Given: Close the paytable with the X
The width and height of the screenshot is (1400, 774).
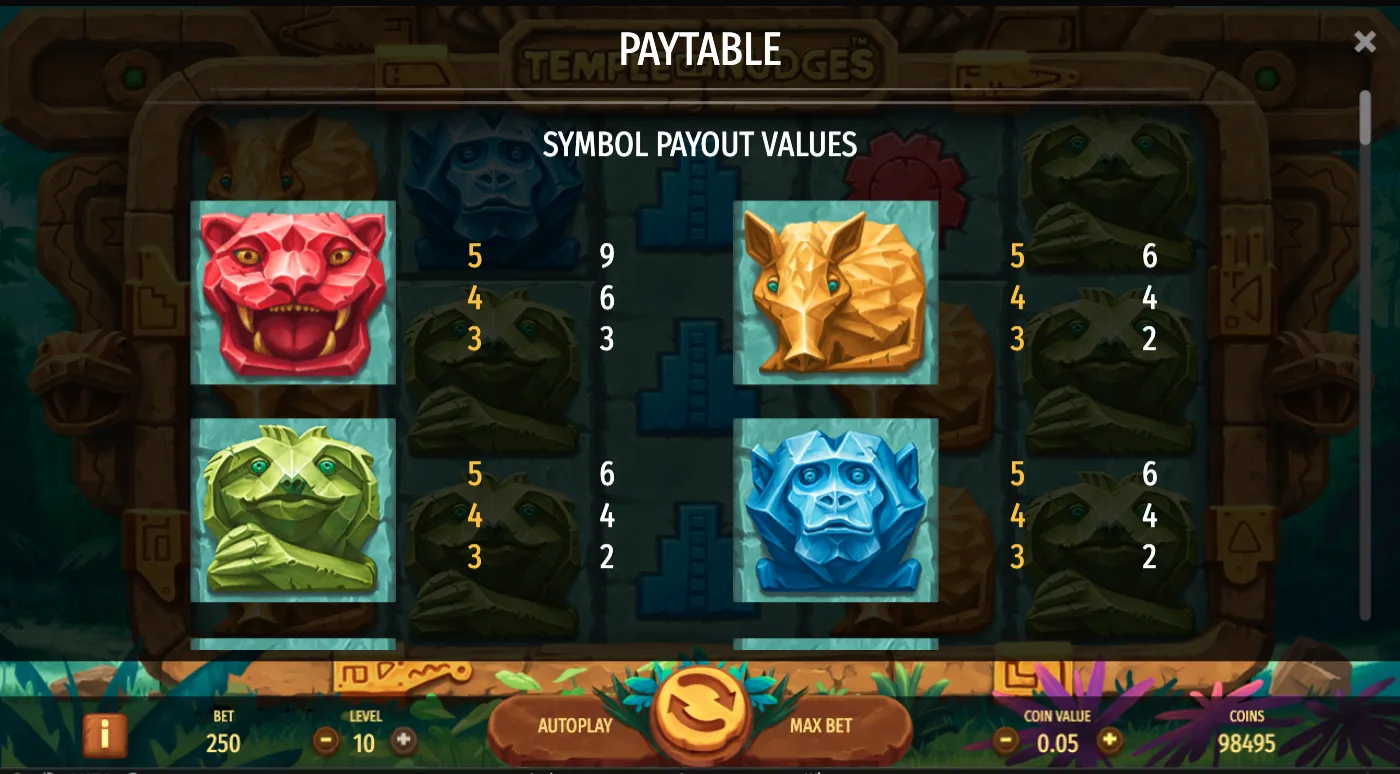Looking at the screenshot, I should (x=1364, y=40).
